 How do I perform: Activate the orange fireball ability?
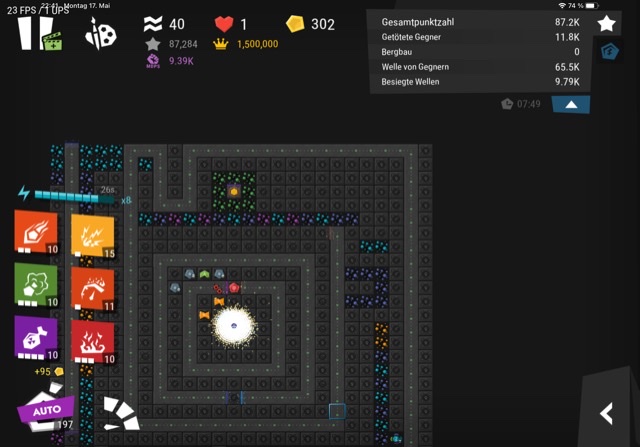click(35, 232)
